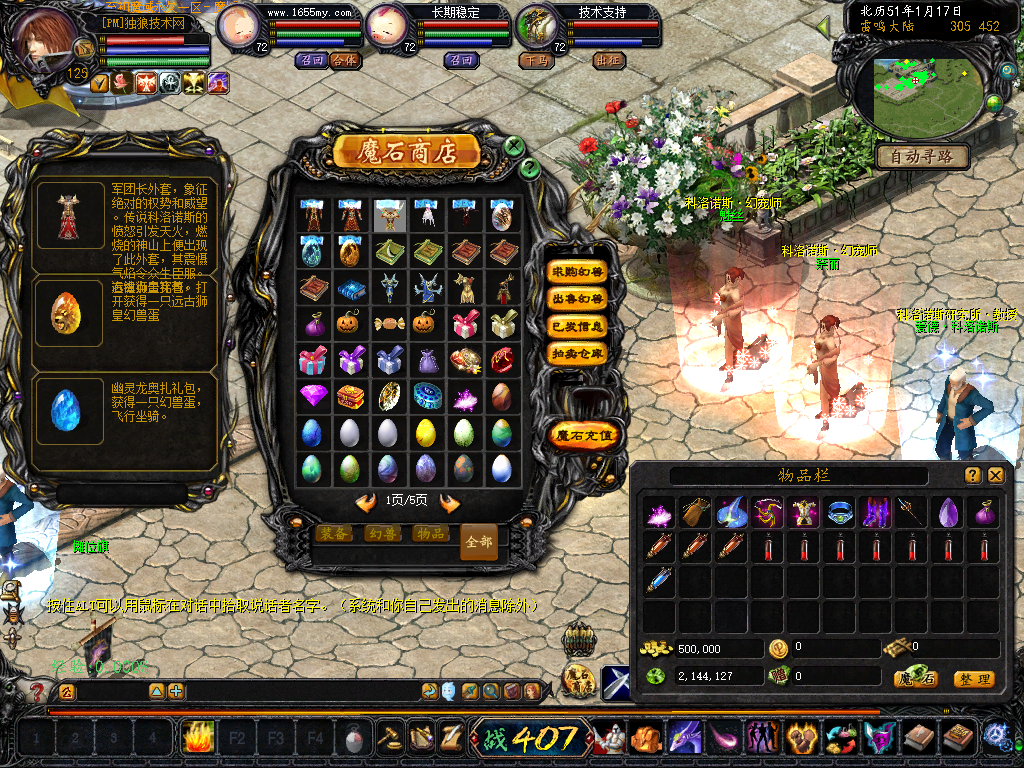The height and width of the screenshot is (768, 1024).
Task: Open the shop help question mark button
Action: [x=531, y=168]
